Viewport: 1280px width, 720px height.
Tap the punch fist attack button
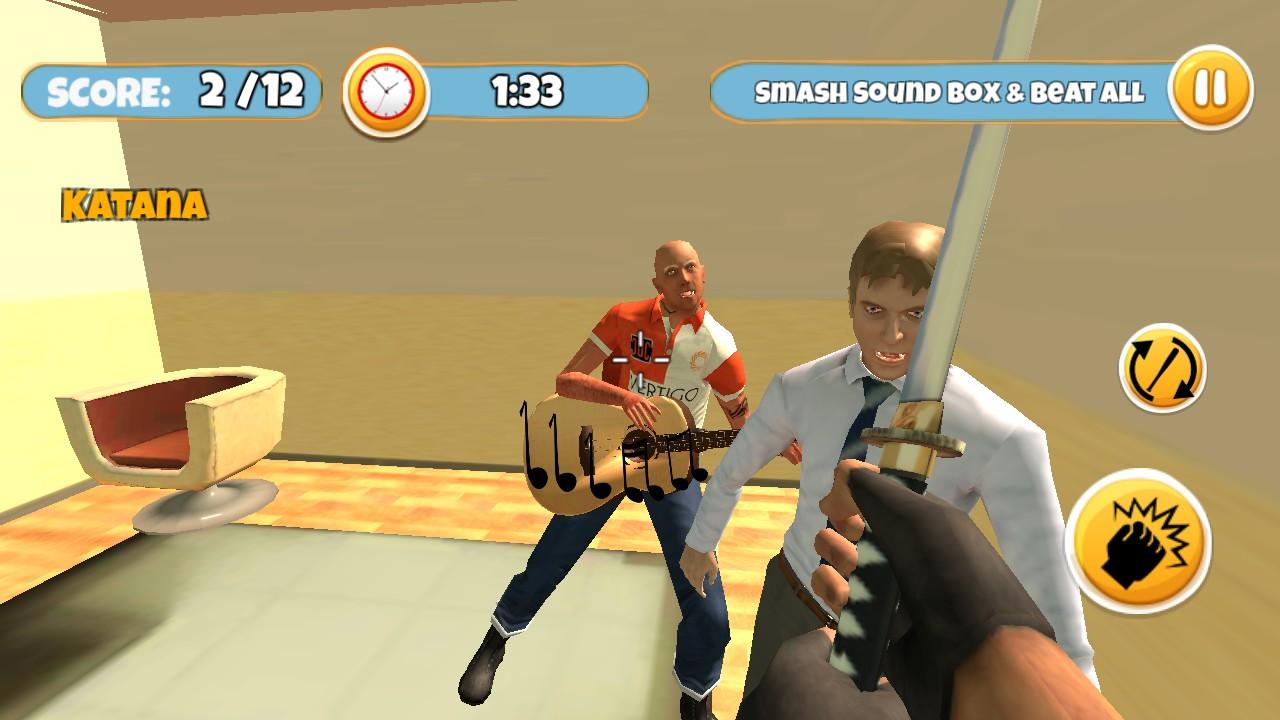click(x=1138, y=541)
